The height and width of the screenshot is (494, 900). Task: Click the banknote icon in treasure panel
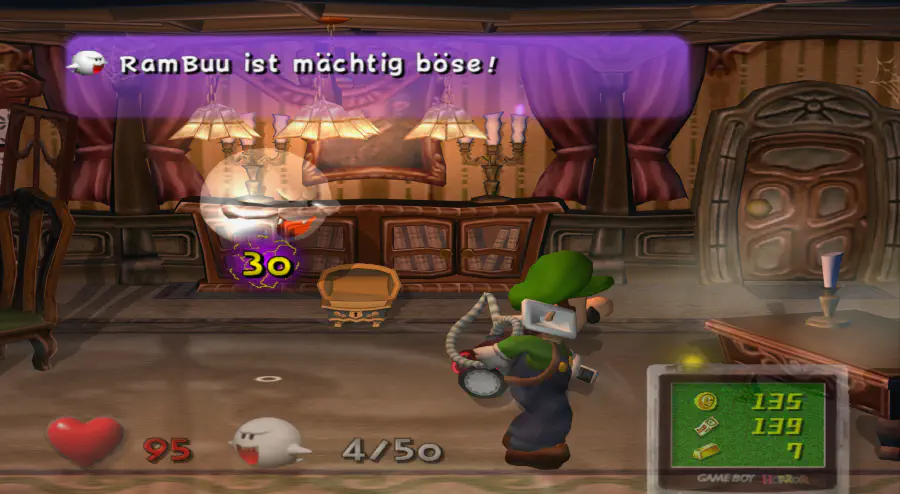[x=705, y=427]
